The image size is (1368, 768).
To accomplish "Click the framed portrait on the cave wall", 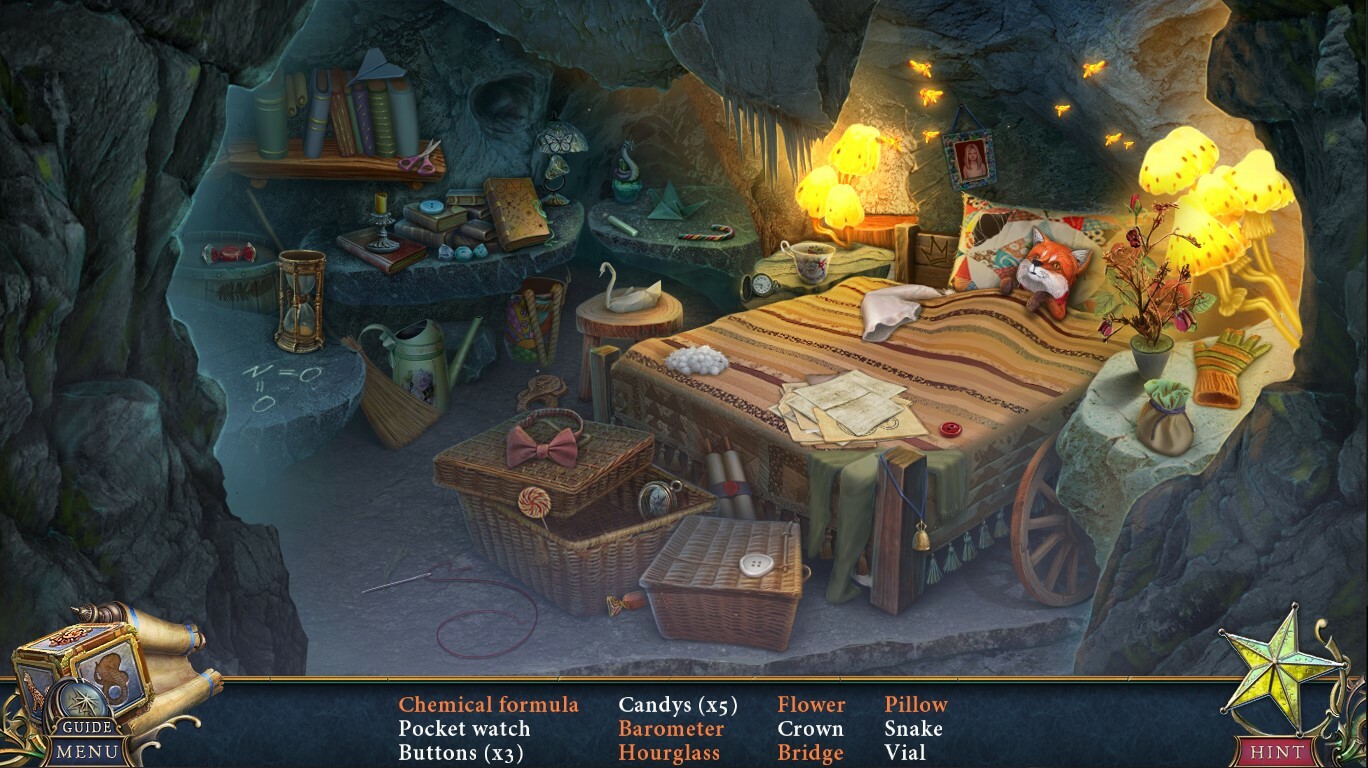I will coord(969,160).
